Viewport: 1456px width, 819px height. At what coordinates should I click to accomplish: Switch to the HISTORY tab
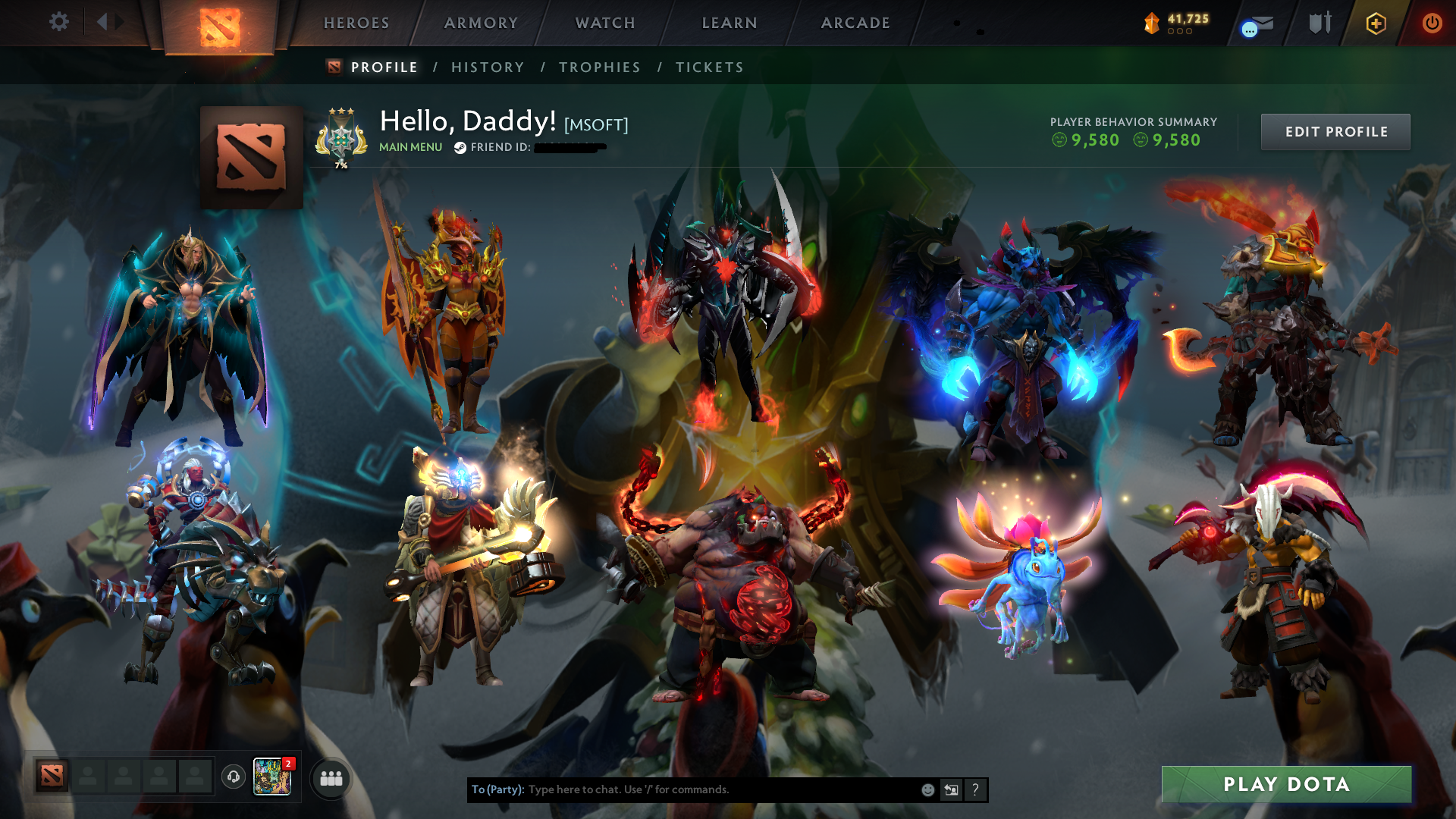click(487, 67)
